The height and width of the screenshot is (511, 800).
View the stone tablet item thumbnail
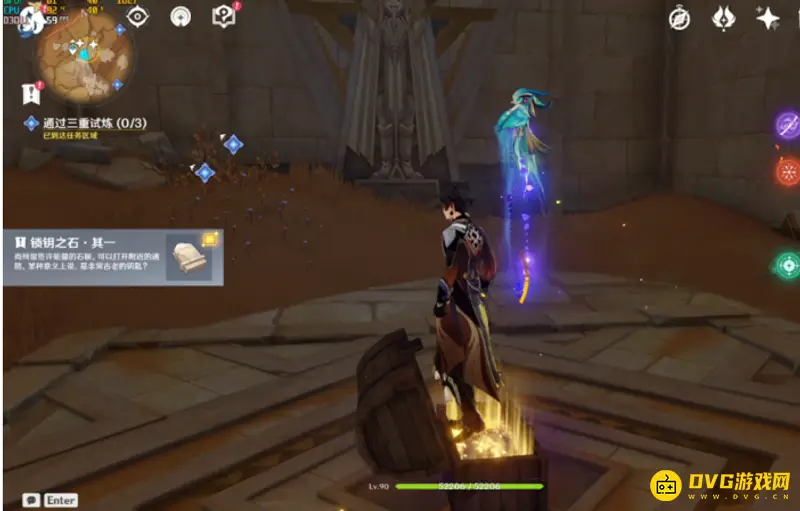coord(190,259)
